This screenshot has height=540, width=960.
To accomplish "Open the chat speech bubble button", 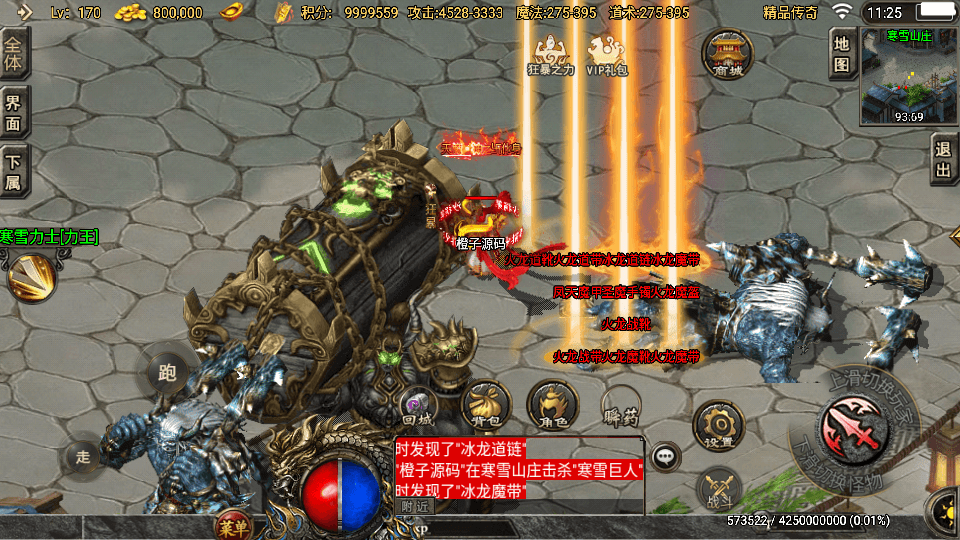I will [x=664, y=457].
